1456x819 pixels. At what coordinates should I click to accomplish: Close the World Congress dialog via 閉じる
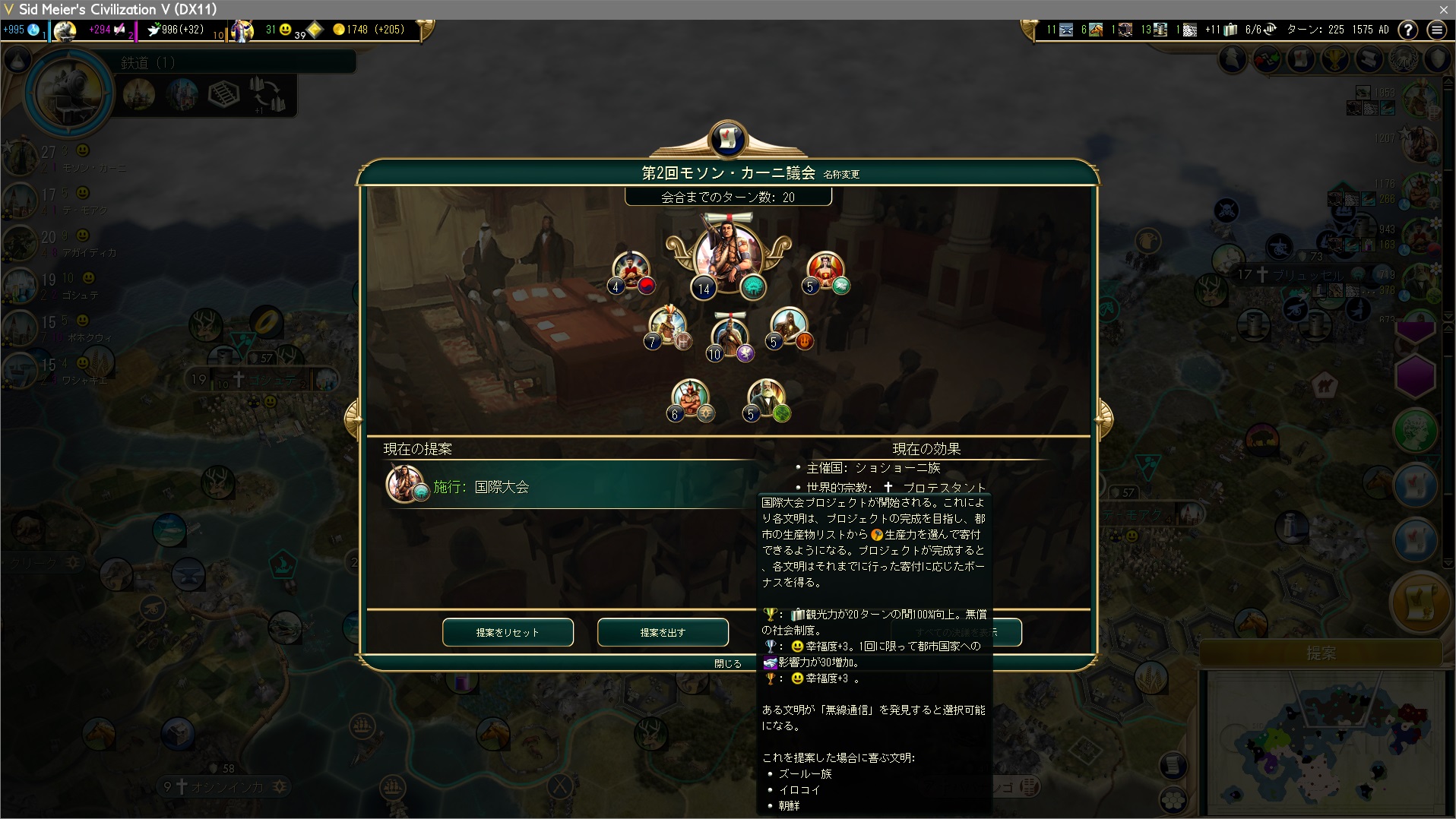pyautogui.click(x=727, y=663)
